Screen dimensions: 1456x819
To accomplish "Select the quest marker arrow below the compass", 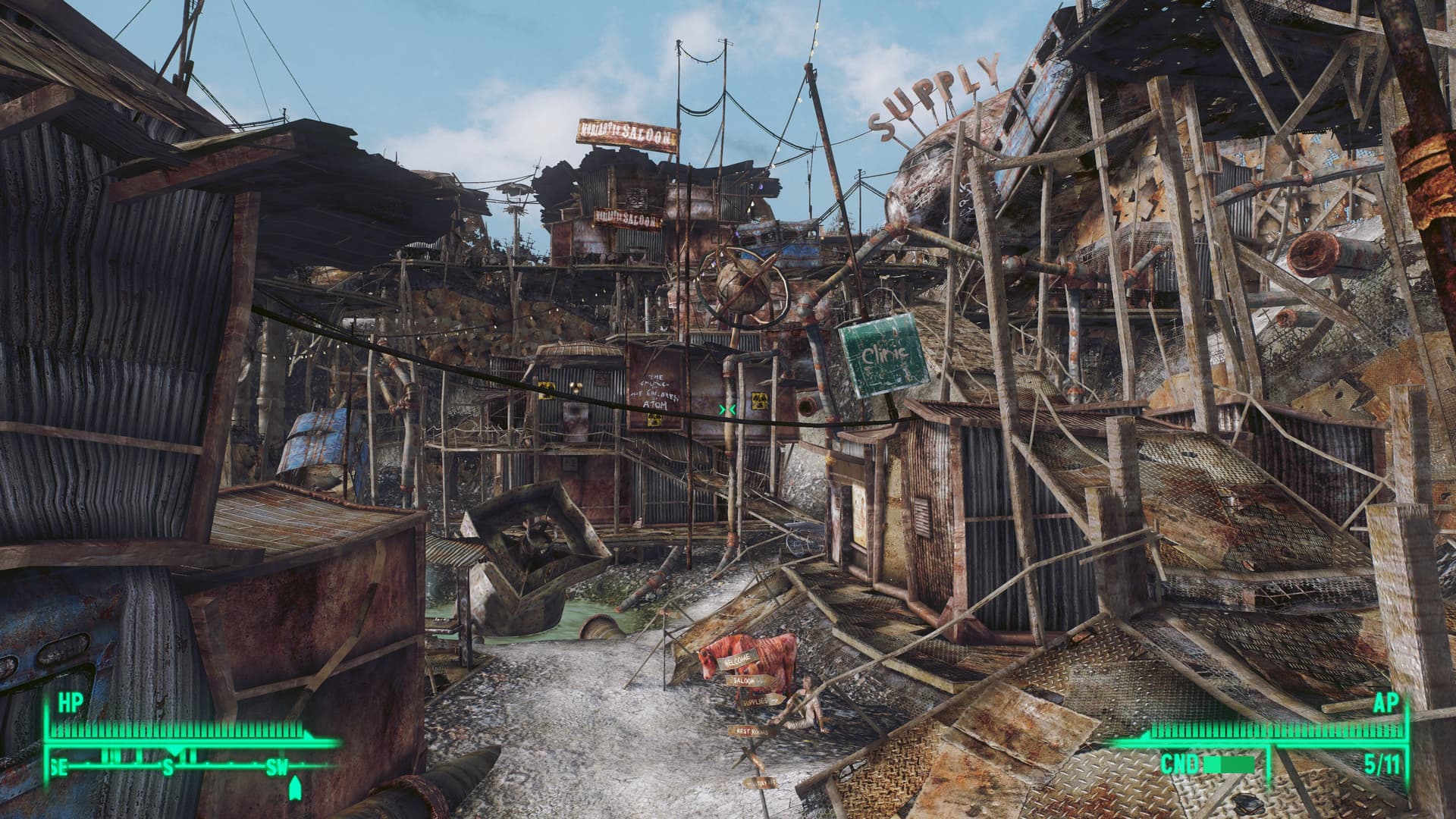I will [294, 789].
